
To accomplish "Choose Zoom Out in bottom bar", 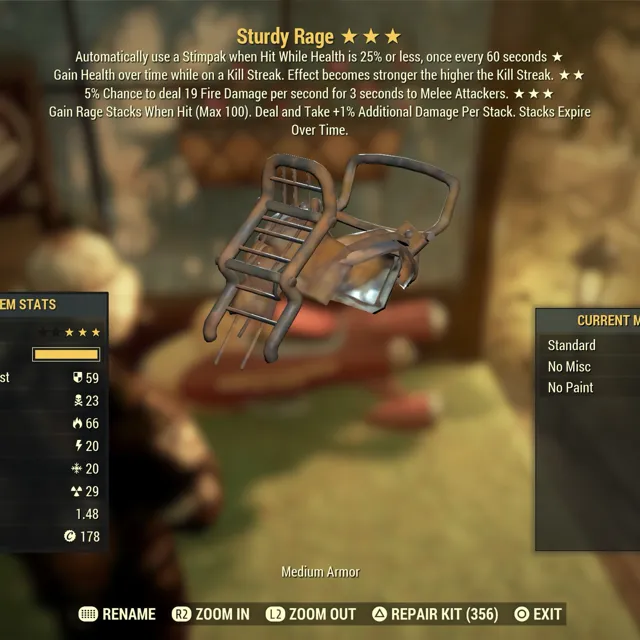I will pyautogui.click(x=311, y=614).
